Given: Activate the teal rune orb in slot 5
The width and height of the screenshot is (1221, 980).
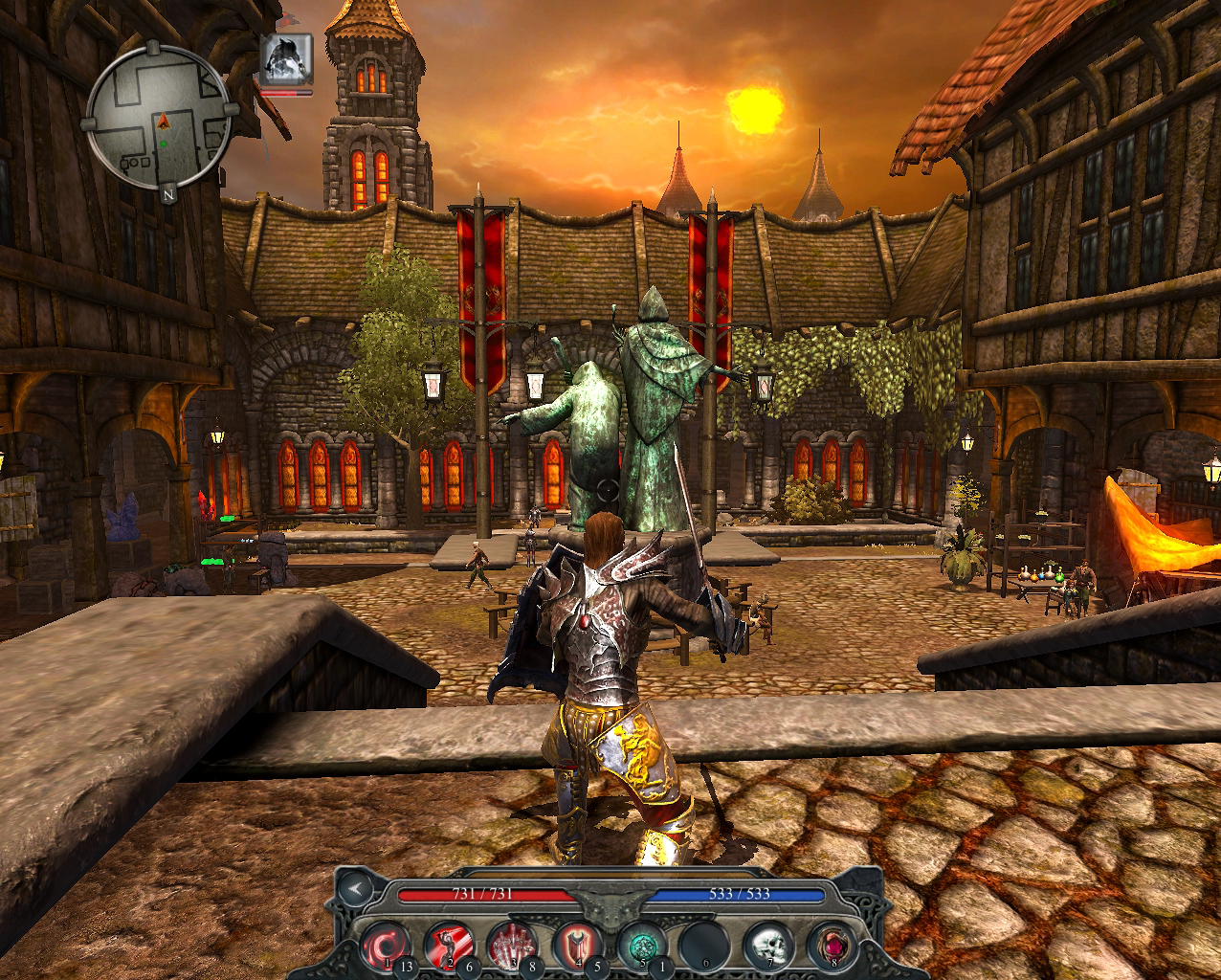Looking at the screenshot, I should tap(641, 946).
